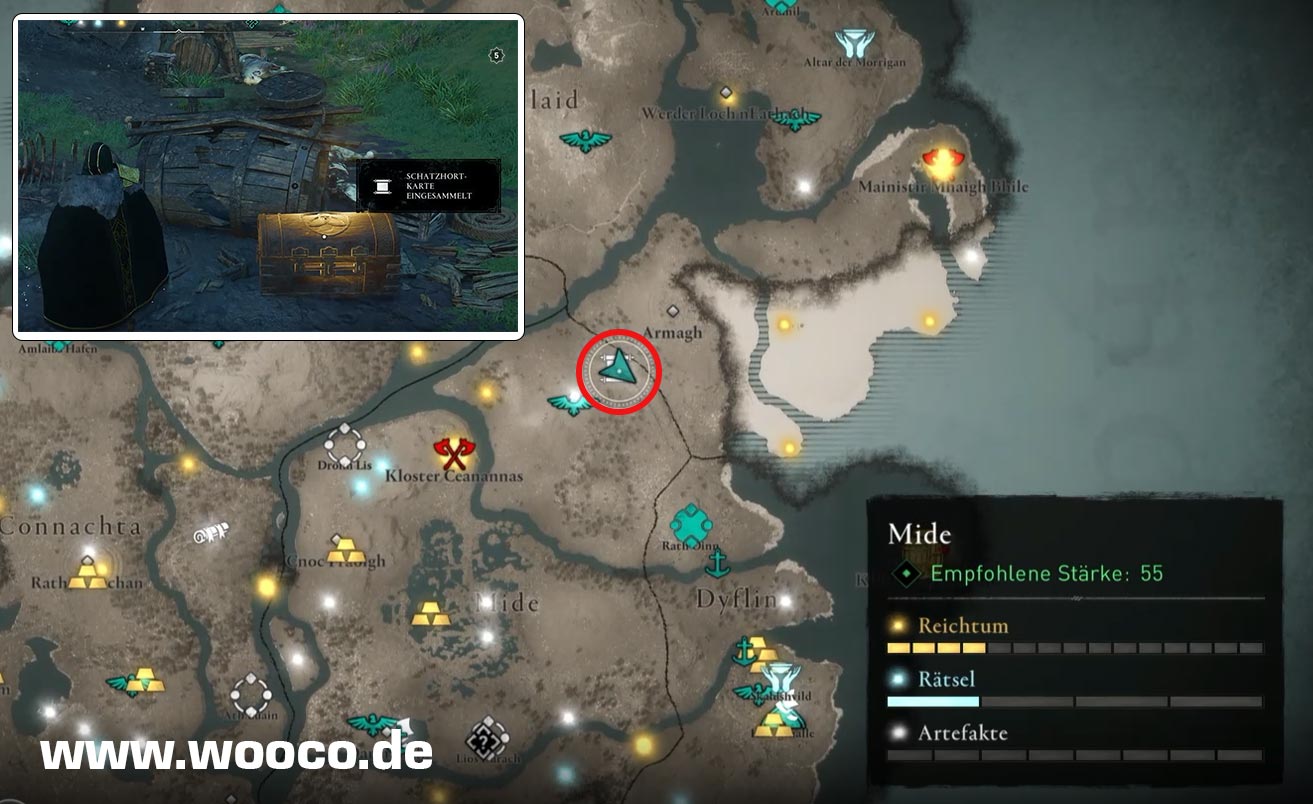This screenshot has width=1313, height=804.
Task: Select the Rätsel mysteries row in Mide panel
Action: pos(1075,690)
